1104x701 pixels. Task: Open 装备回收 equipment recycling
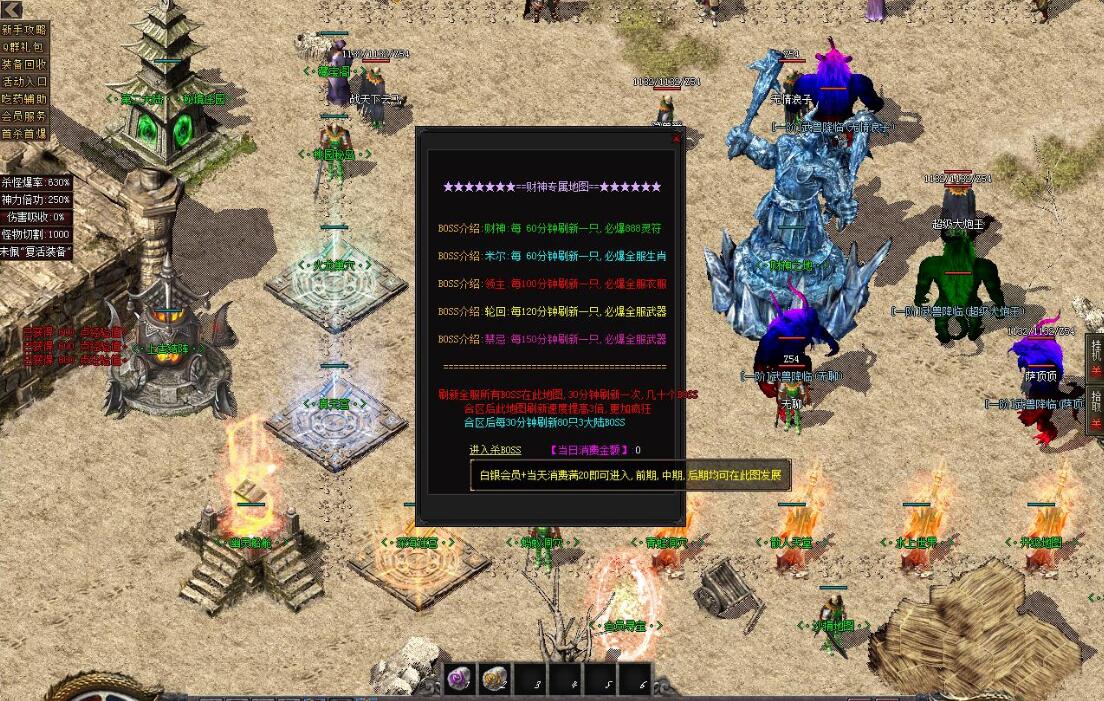pos(24,64)
